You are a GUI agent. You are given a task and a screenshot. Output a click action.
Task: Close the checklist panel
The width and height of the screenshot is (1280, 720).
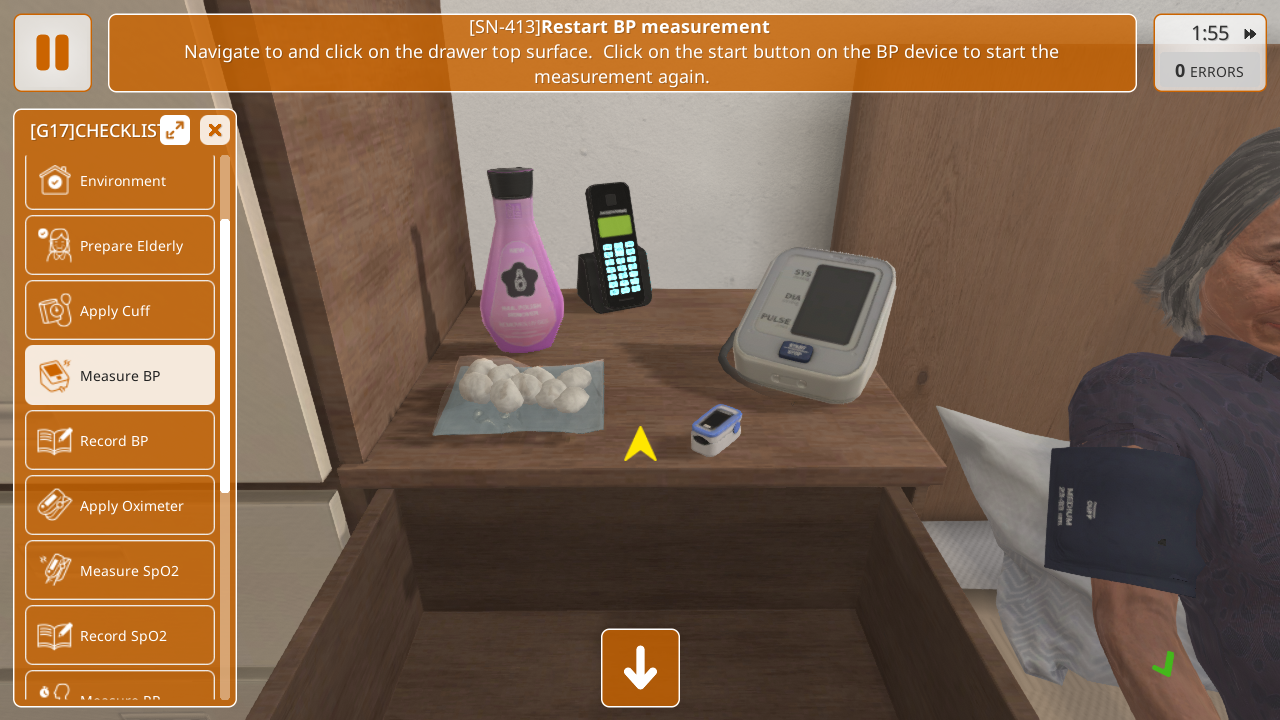[x=215, y=130]
